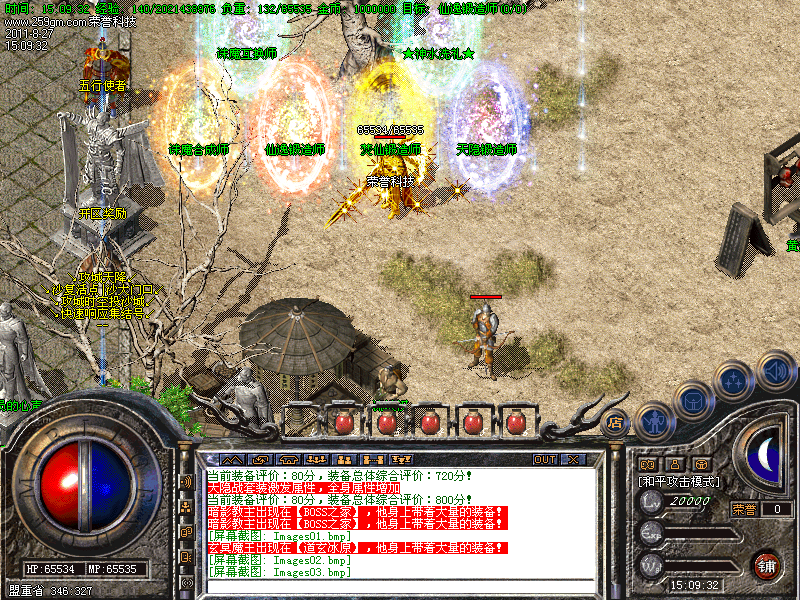Click the Exp experience orb button
Image resolution: width=800 pixels, height=600 pixels.
(652, 533)
